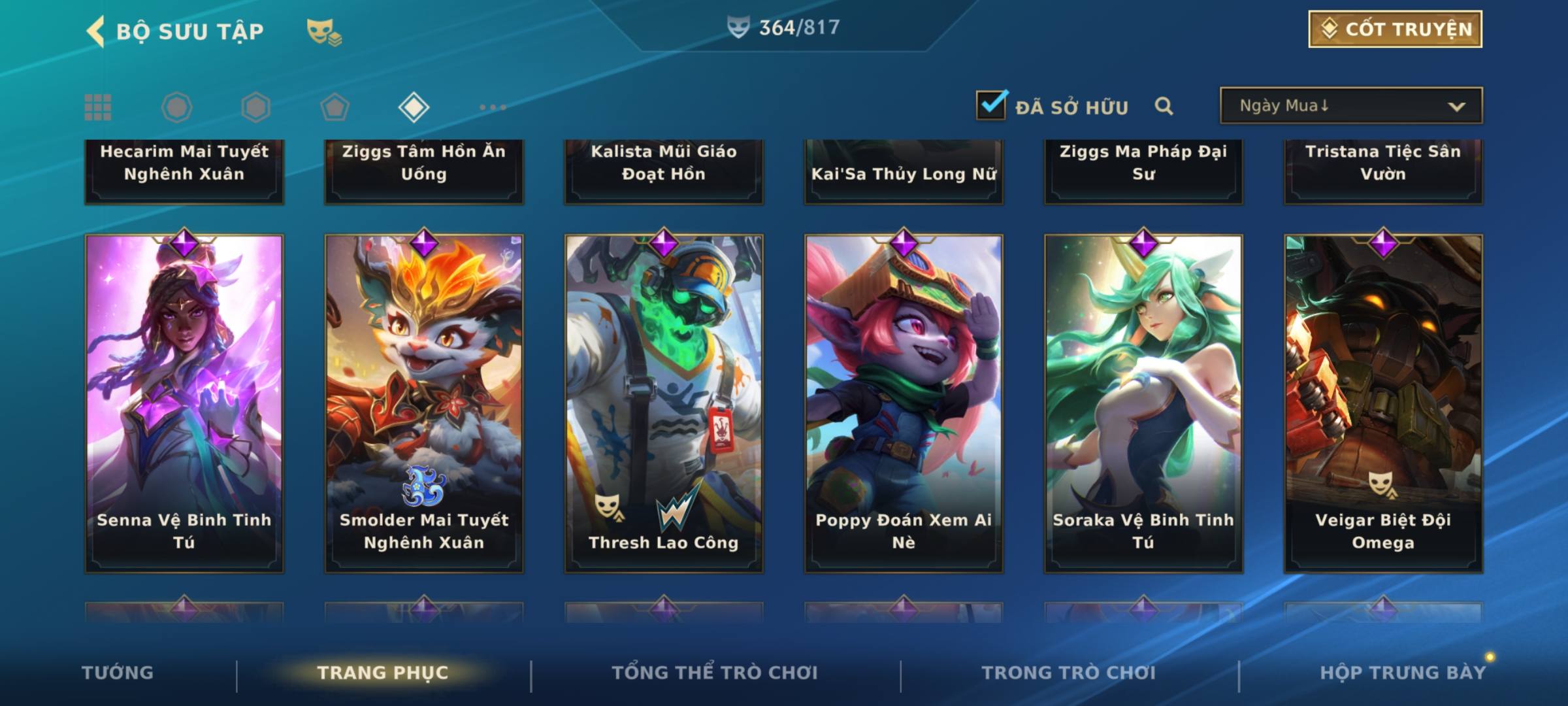Select the diamond rarity filter
The image size is (1568, 706).
click(414, 107)
